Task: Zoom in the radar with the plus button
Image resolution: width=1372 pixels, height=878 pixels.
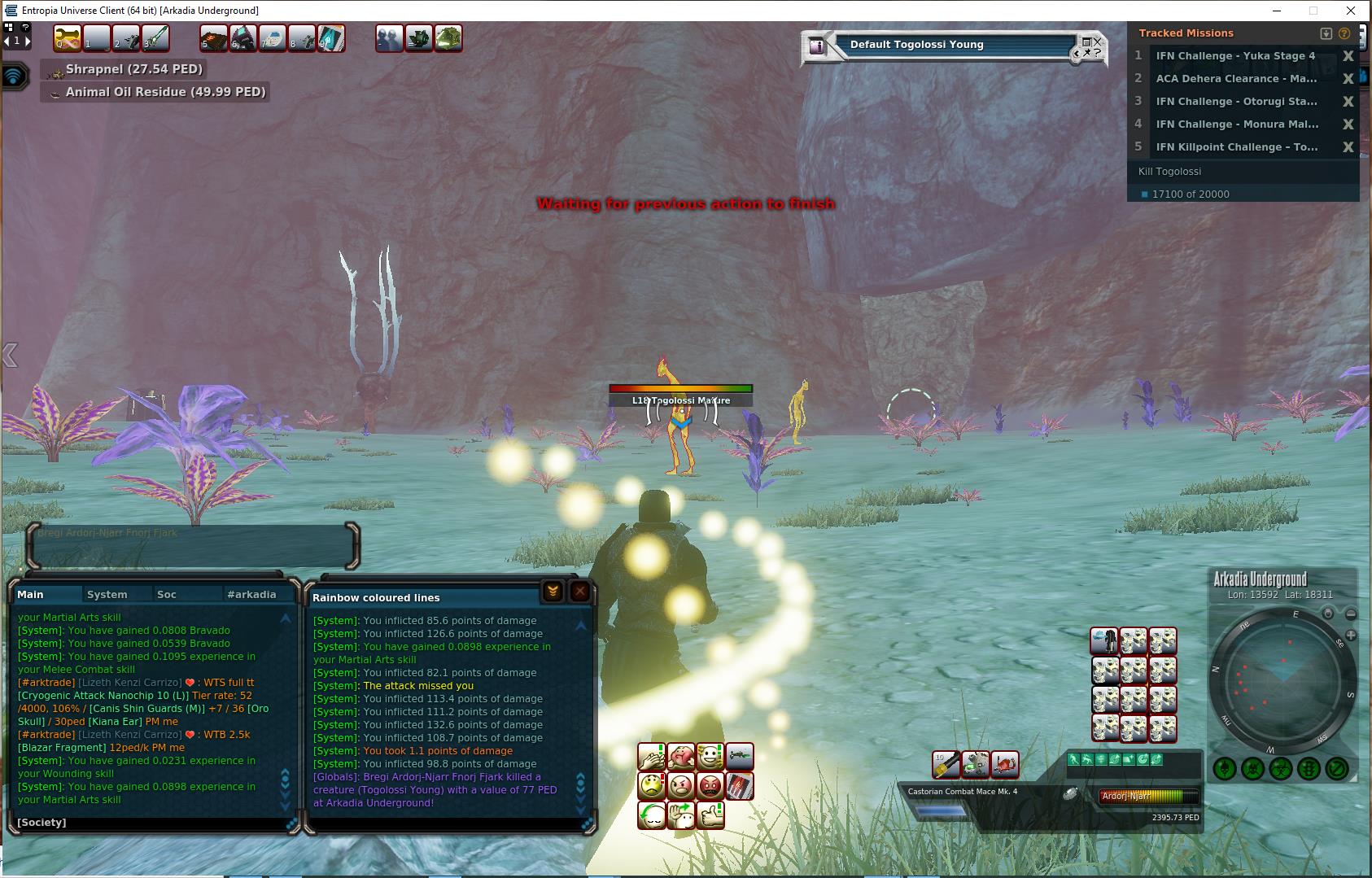Action: 1351,635
